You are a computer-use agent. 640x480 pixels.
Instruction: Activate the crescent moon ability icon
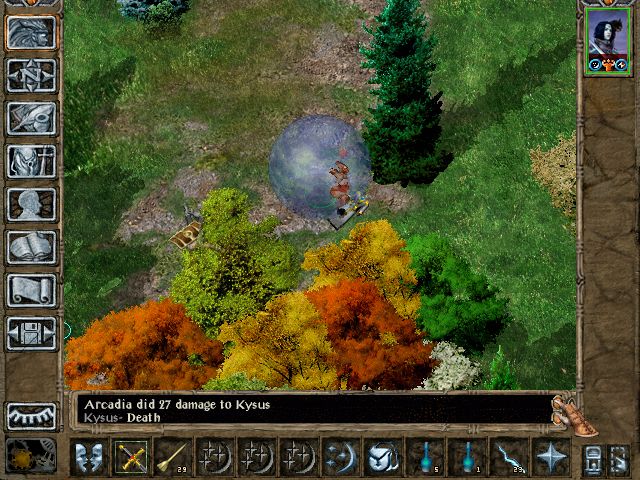click(340, 458)
